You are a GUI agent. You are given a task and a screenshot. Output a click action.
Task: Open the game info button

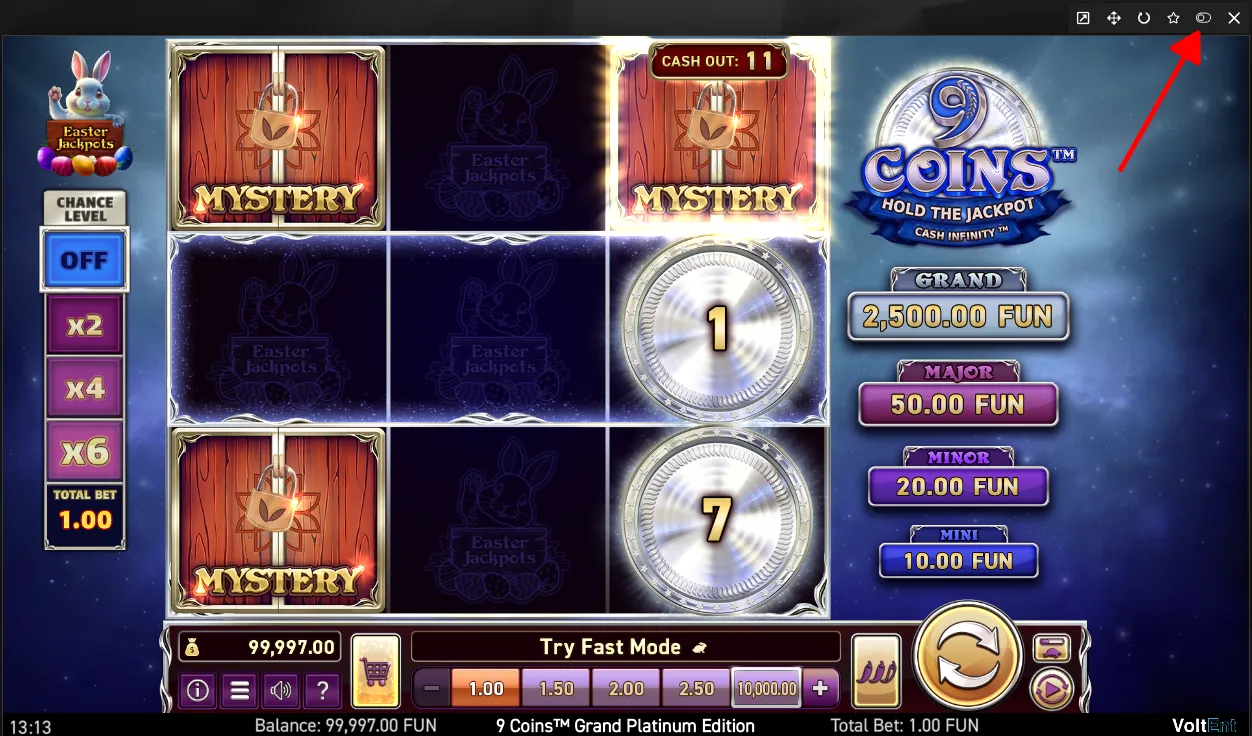[198, 690]
